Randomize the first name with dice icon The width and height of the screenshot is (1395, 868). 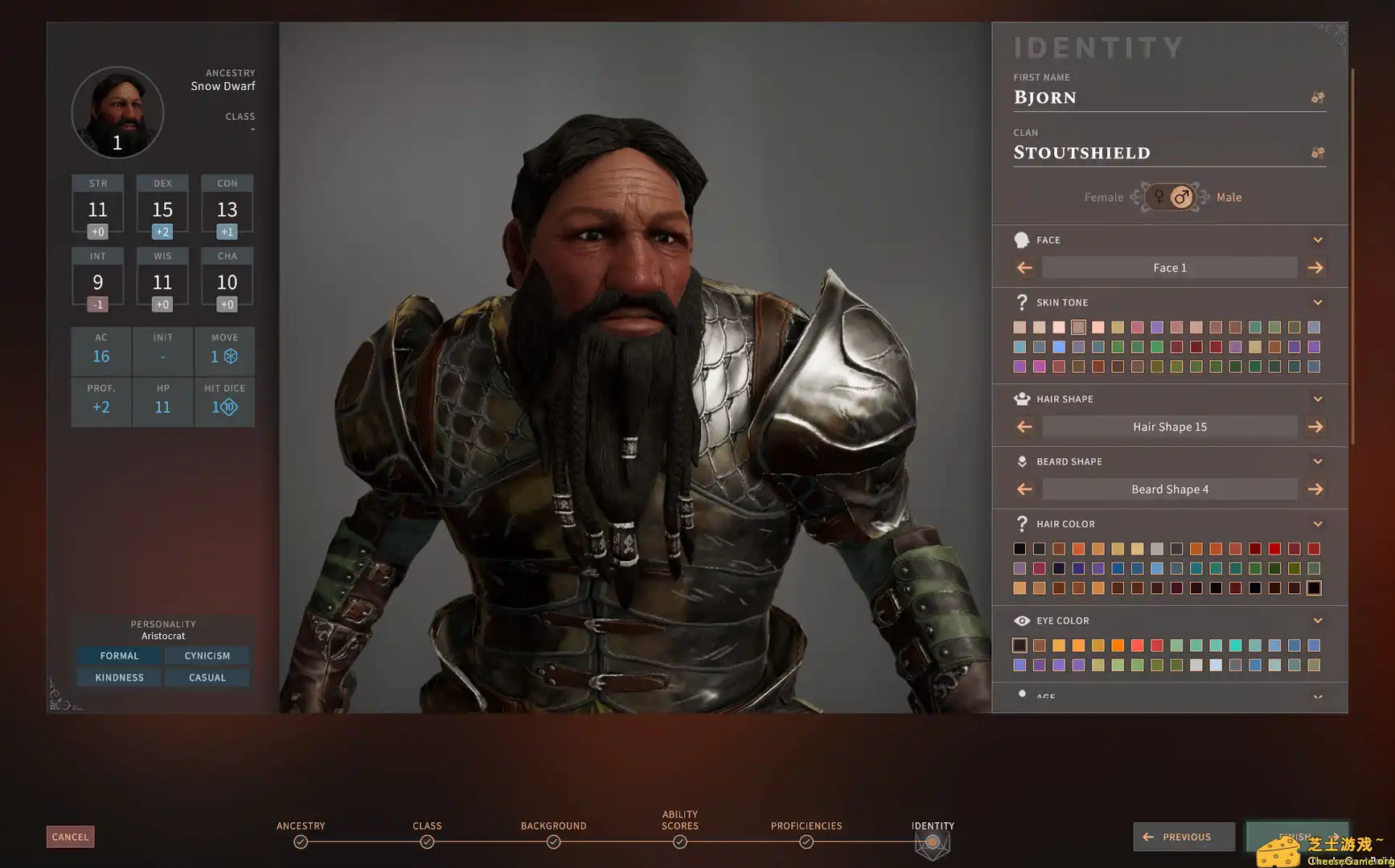[x=1317, y=97]
